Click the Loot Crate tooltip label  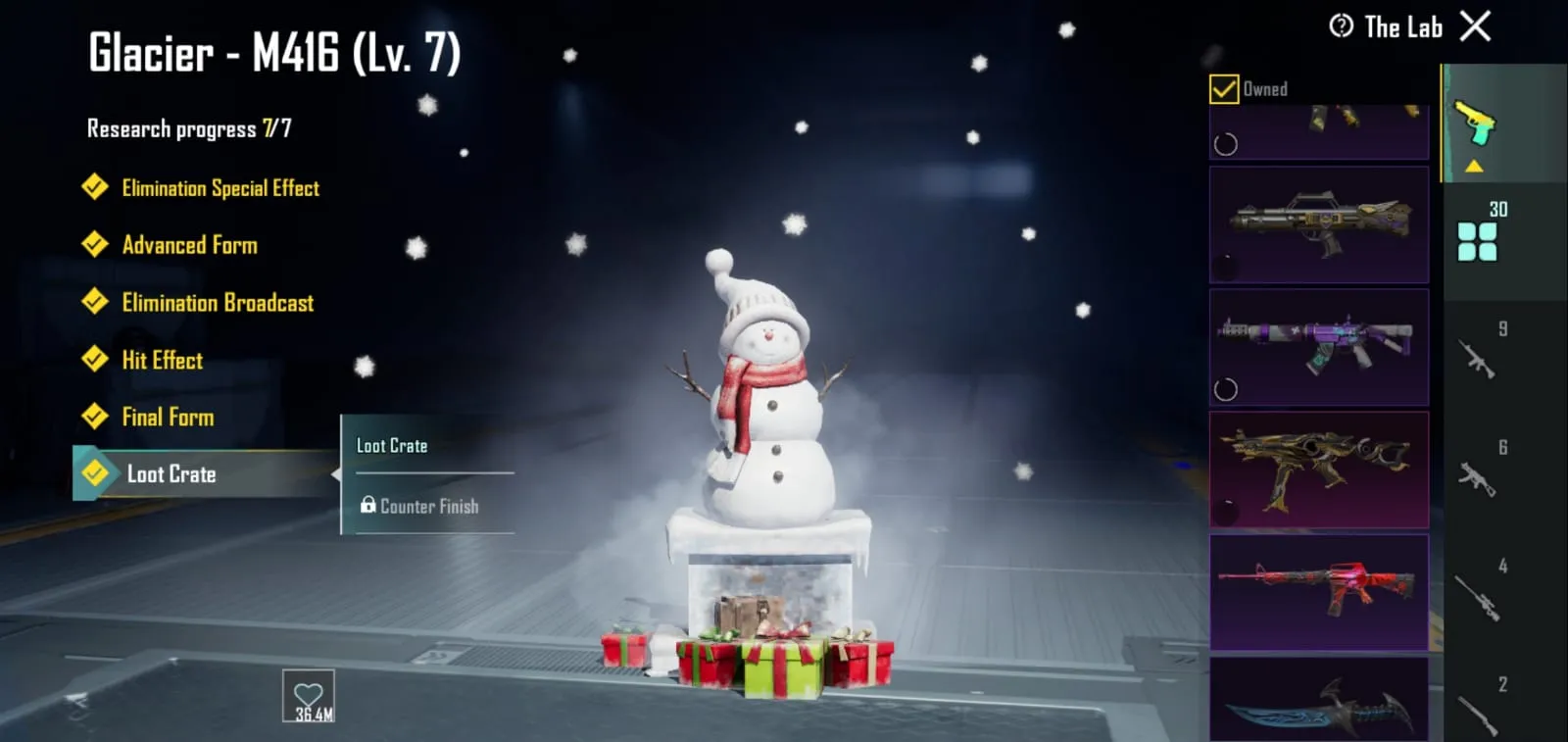tap(391, 445)
